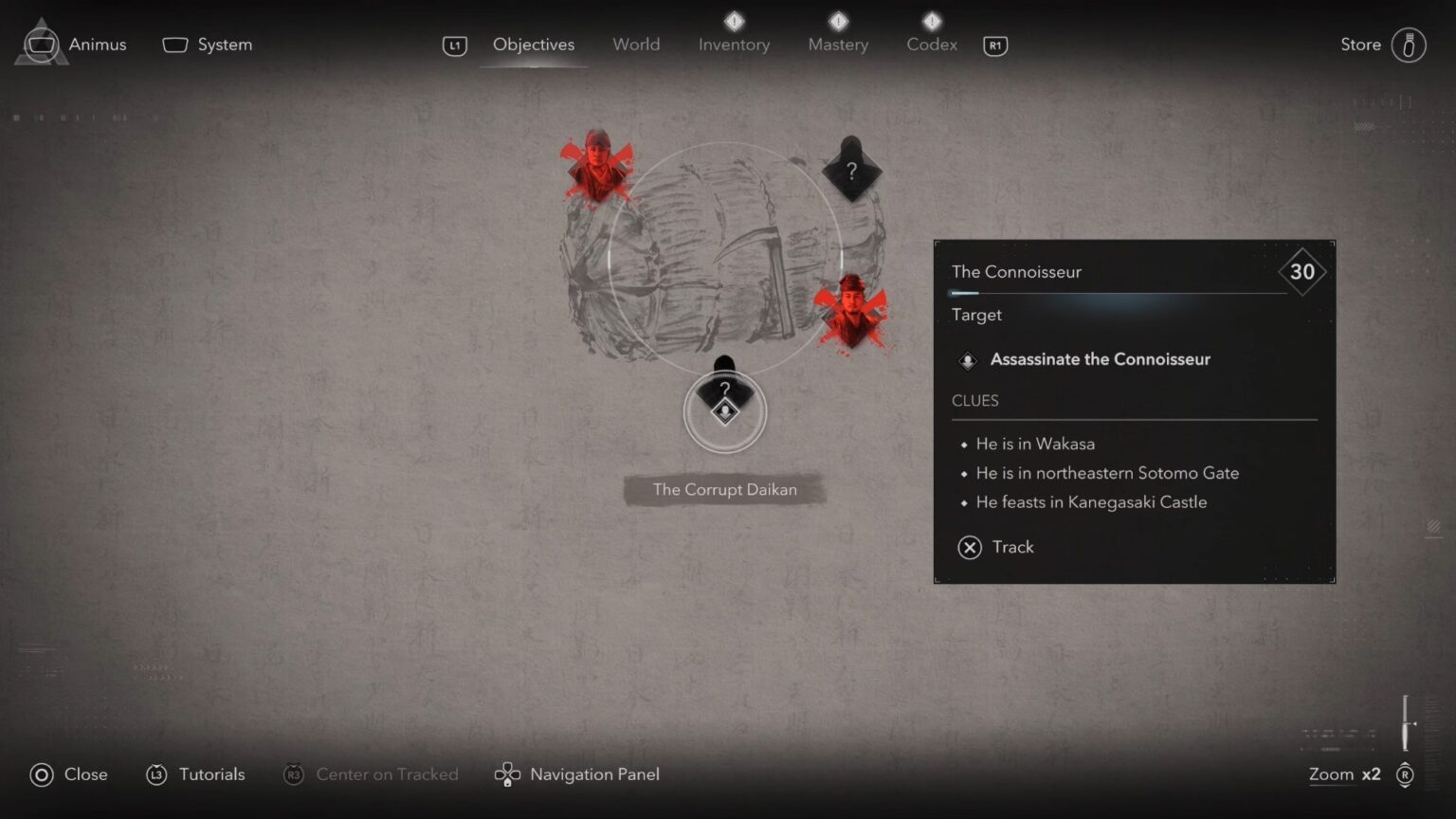Screen dimensions: 1456x819
Task: Select the clue He is in Wakasa
Action: [1035, 444]
